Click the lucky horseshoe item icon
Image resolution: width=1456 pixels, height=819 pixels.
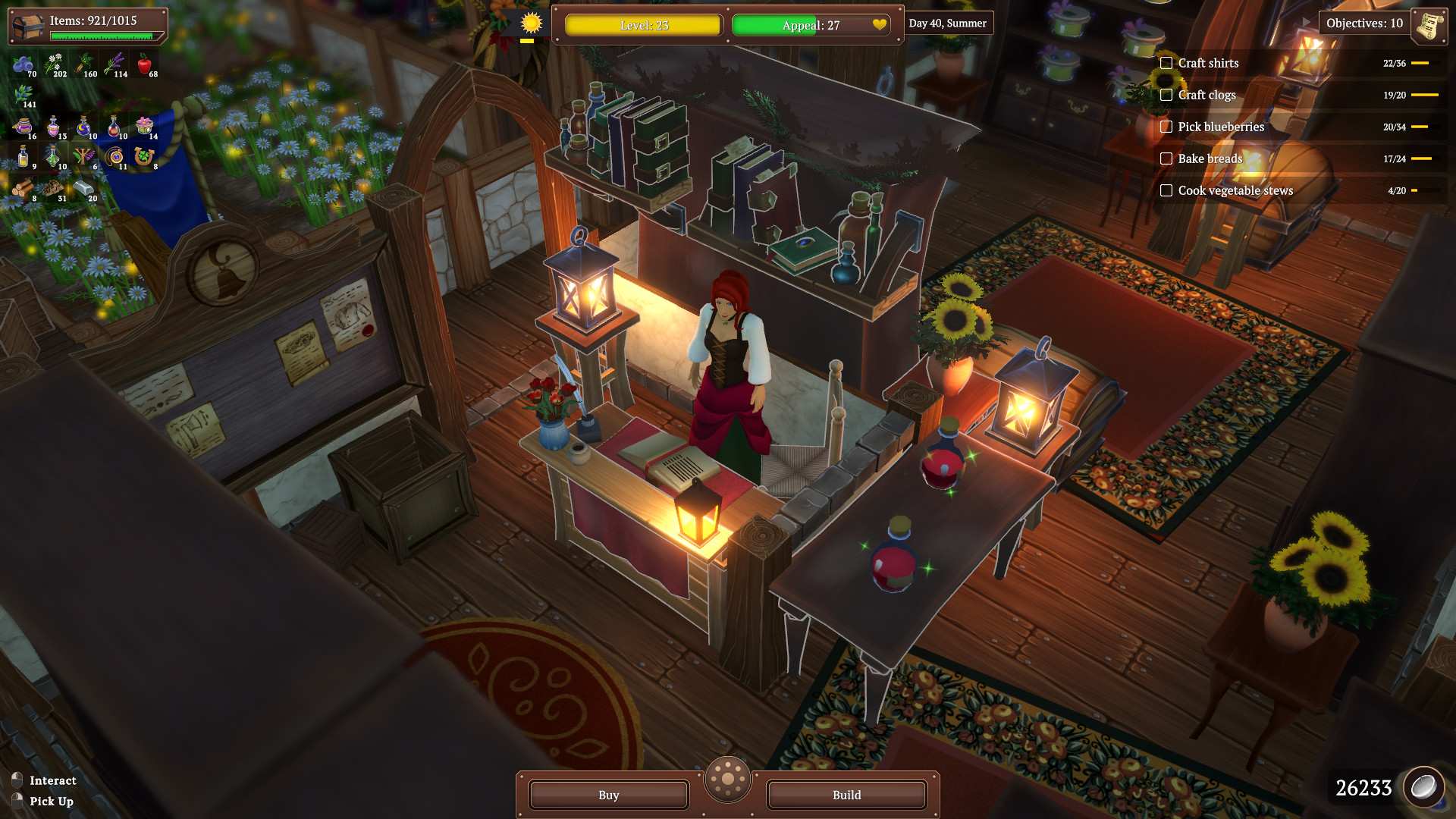click(143, 157)
